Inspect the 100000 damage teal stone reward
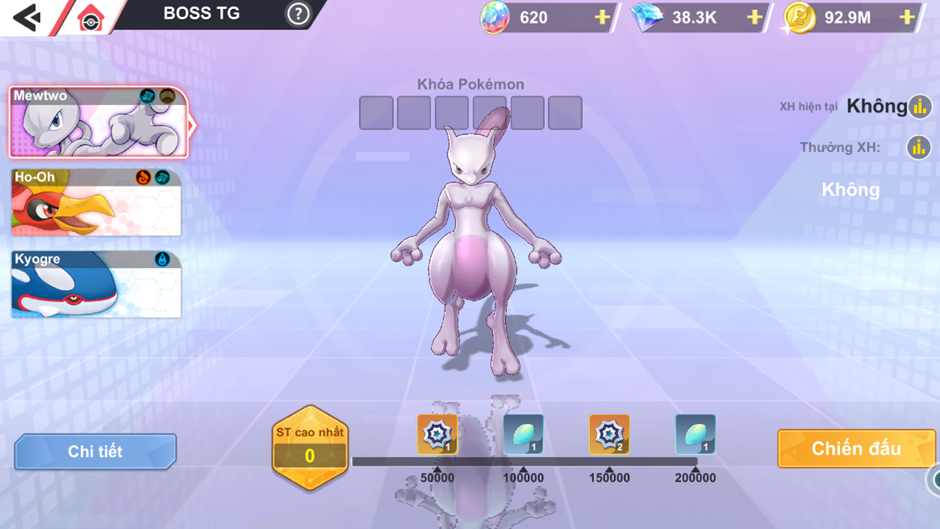This screenshot has height=529, width=940. point(523,434)
